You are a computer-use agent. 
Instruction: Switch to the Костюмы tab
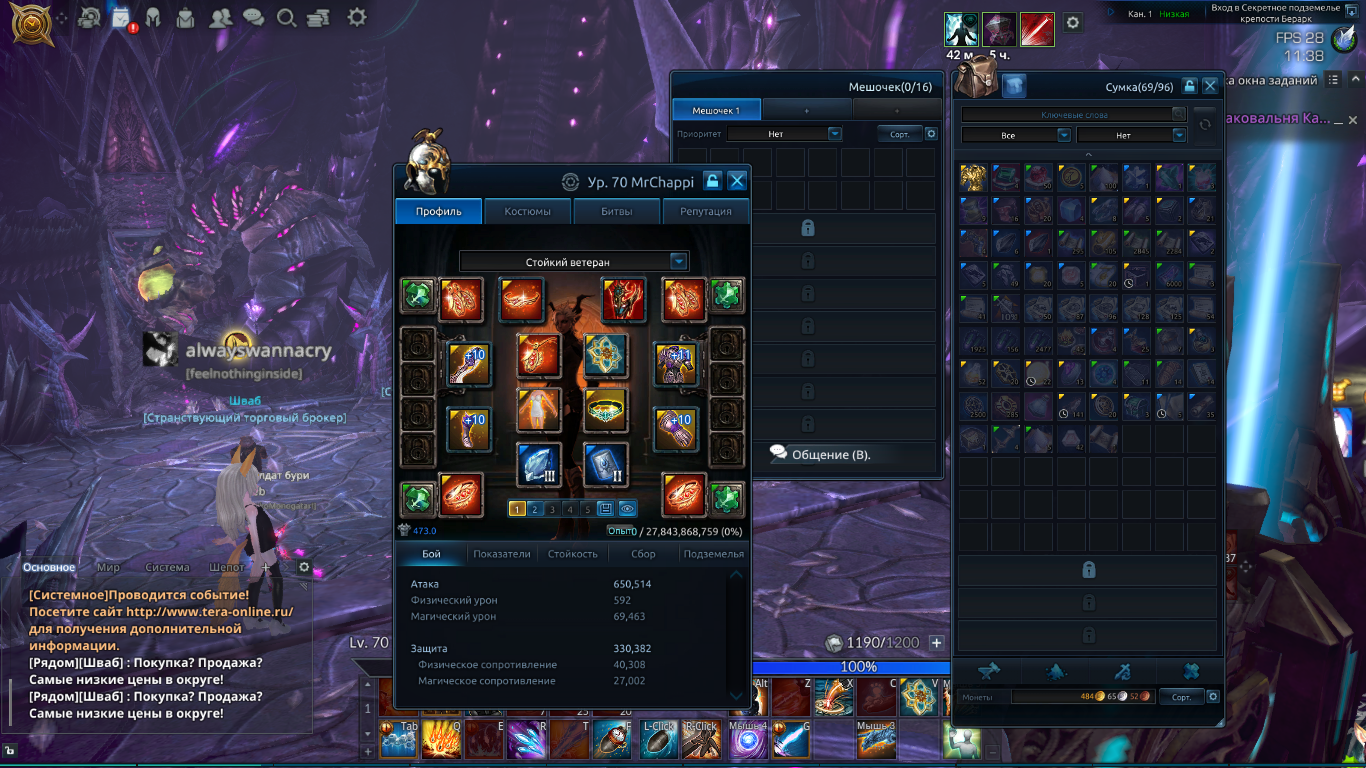[x=527, y=211]
